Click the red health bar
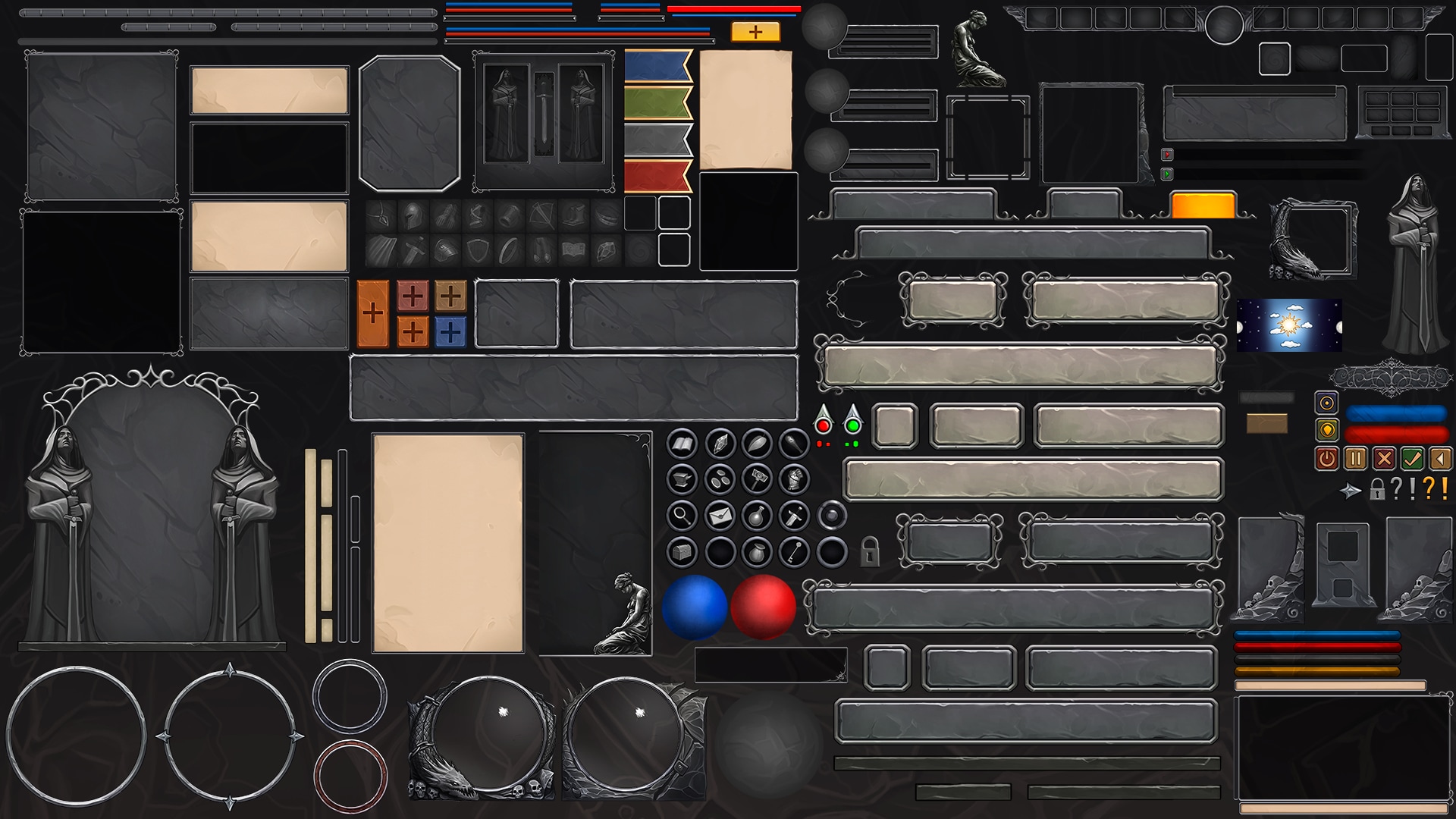The image size is (1456, 819). pos(1396,435)
